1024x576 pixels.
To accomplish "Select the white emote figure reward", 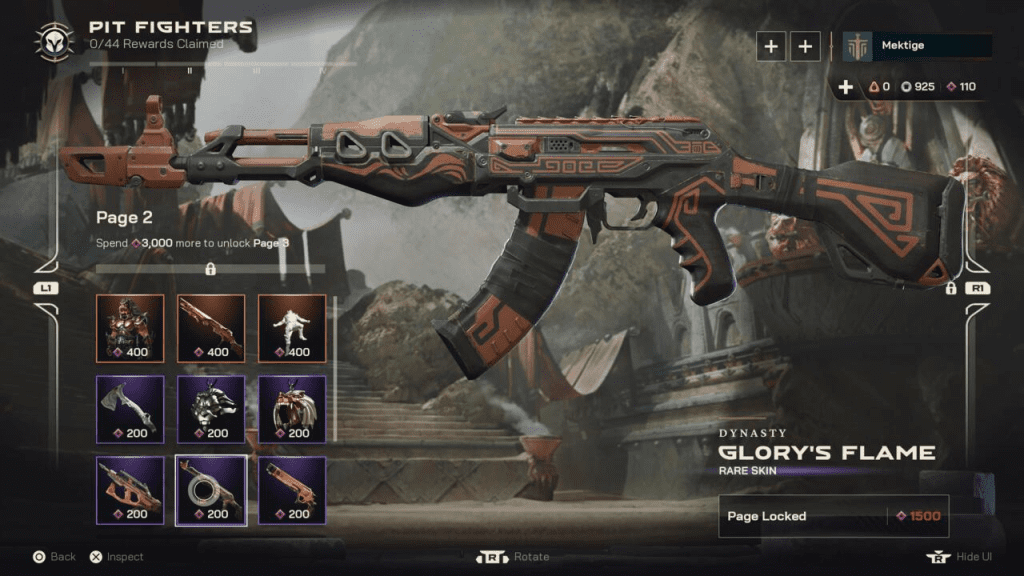I will [292, 328].
